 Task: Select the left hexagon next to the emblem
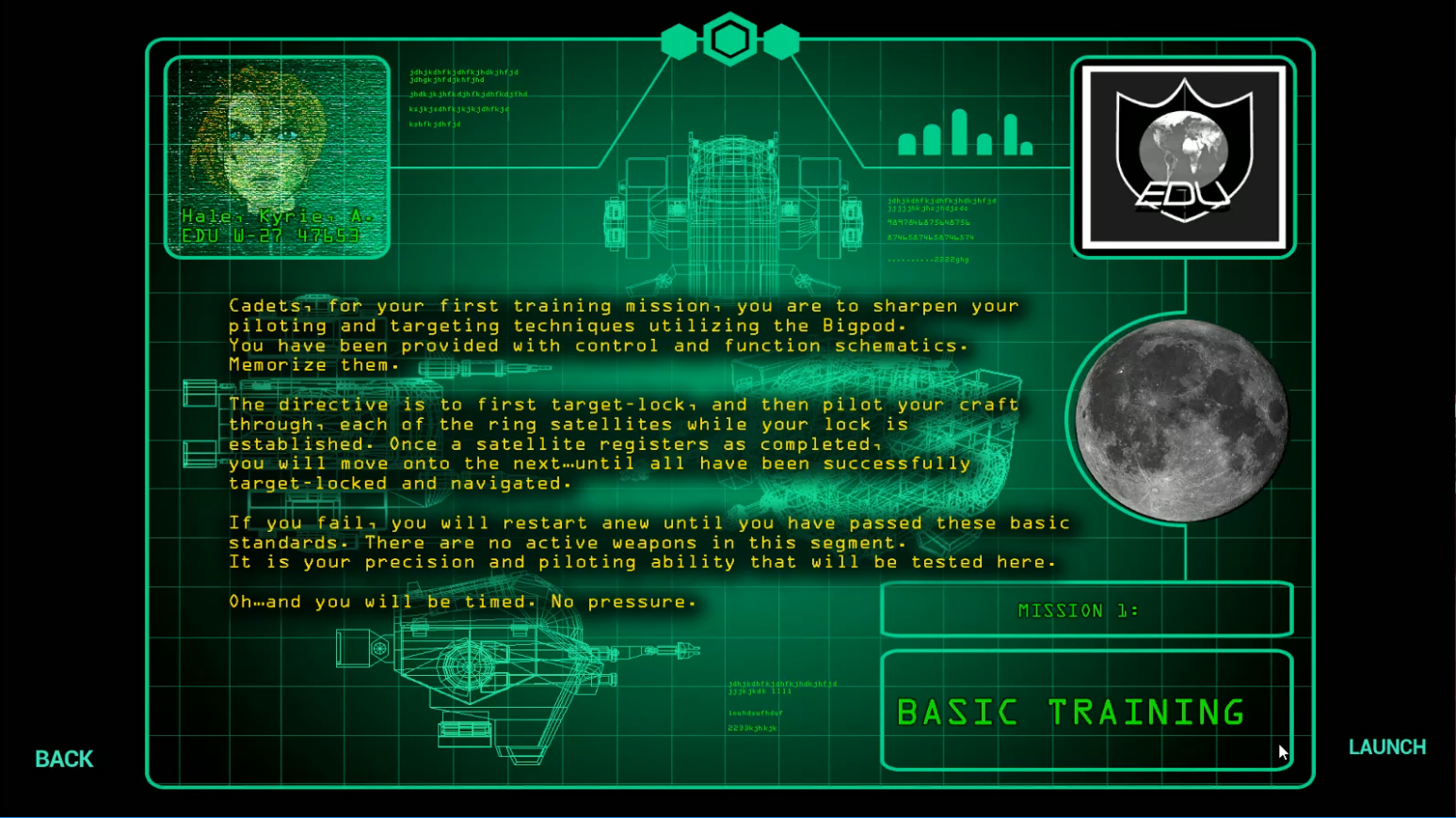pyautogui.click(x=680, y=40)
